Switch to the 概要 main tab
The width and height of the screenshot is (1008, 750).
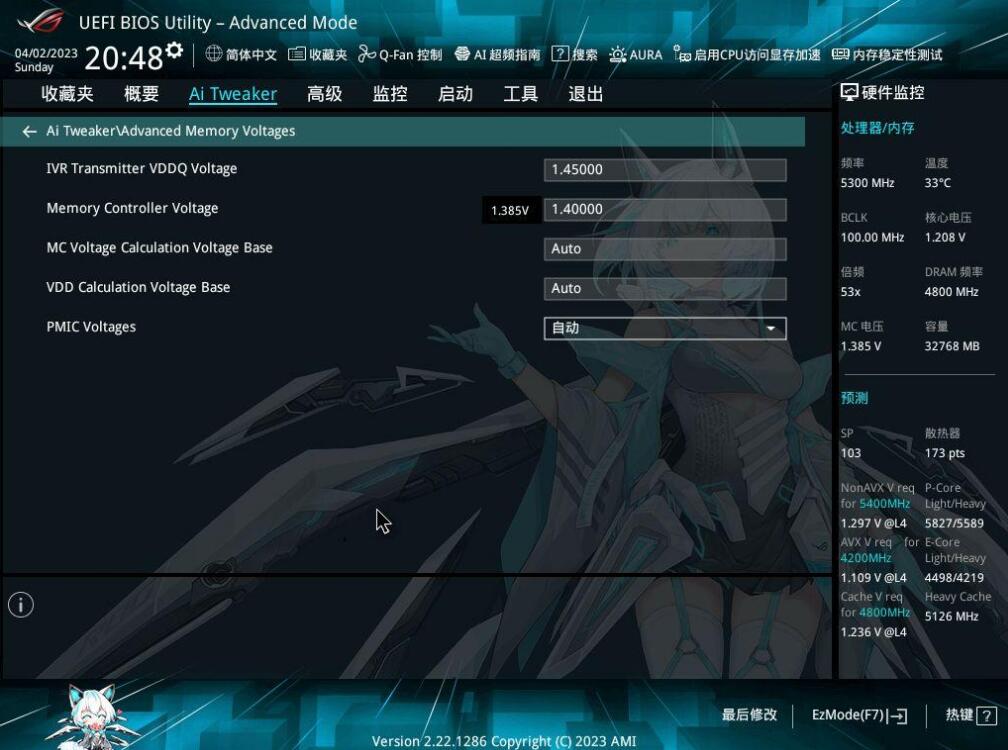[141, 94]
